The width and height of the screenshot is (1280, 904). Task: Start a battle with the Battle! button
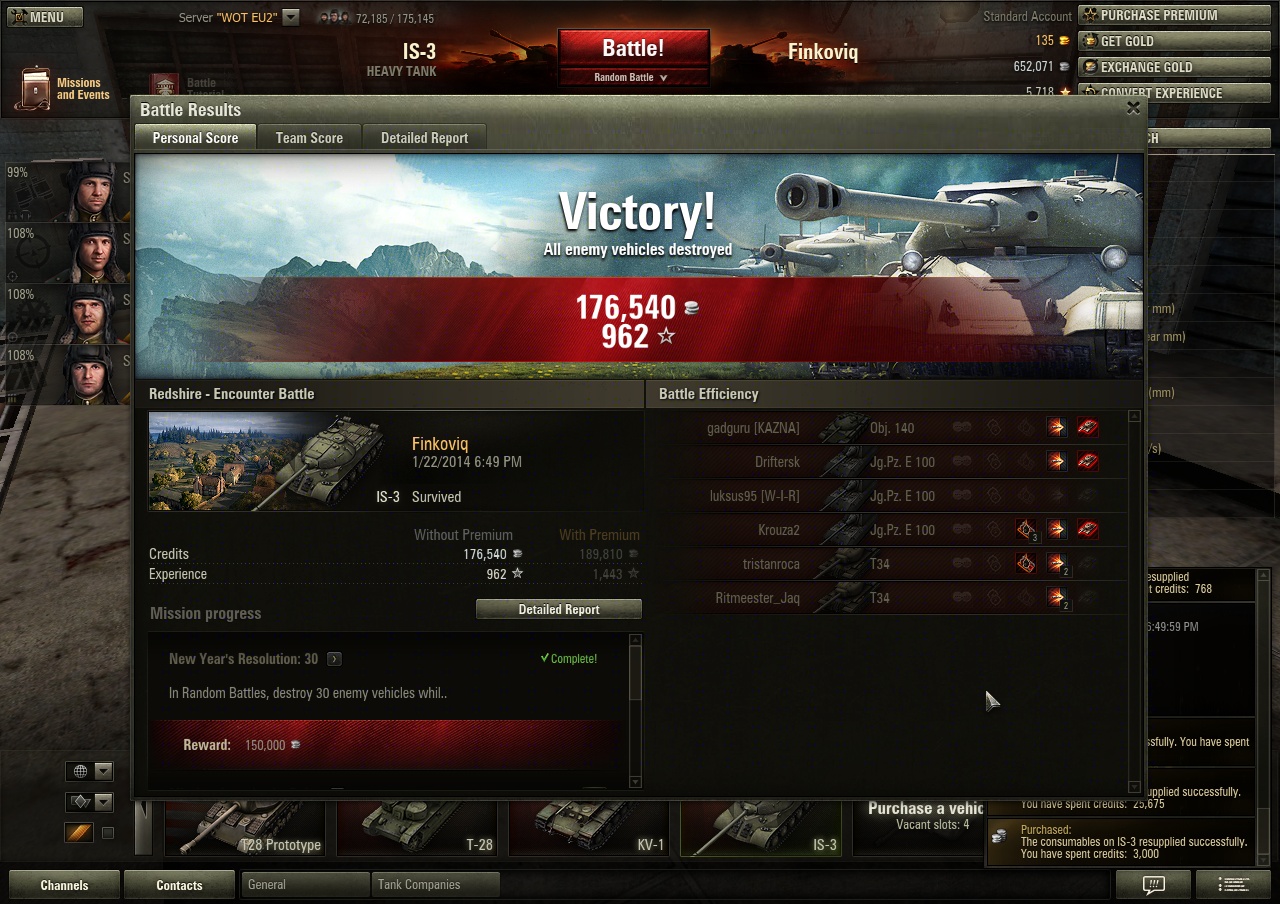pos(633,49)
